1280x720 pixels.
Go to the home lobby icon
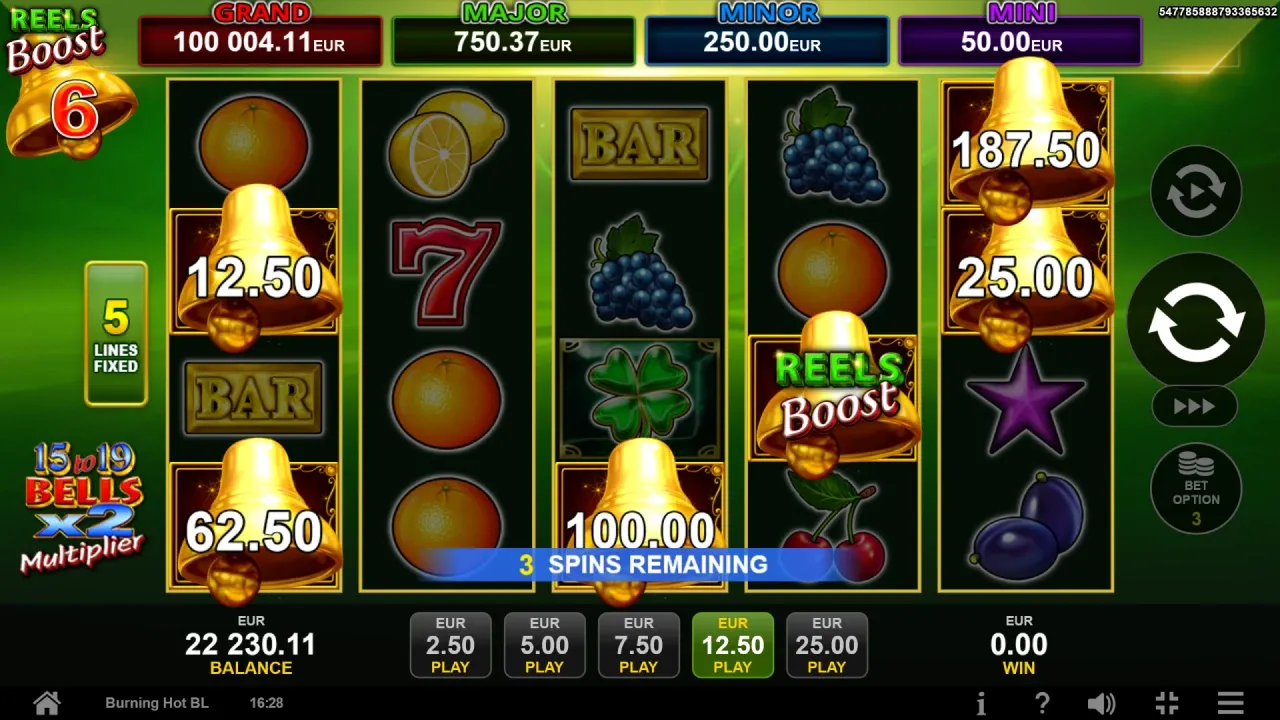(x=46, y=703)
